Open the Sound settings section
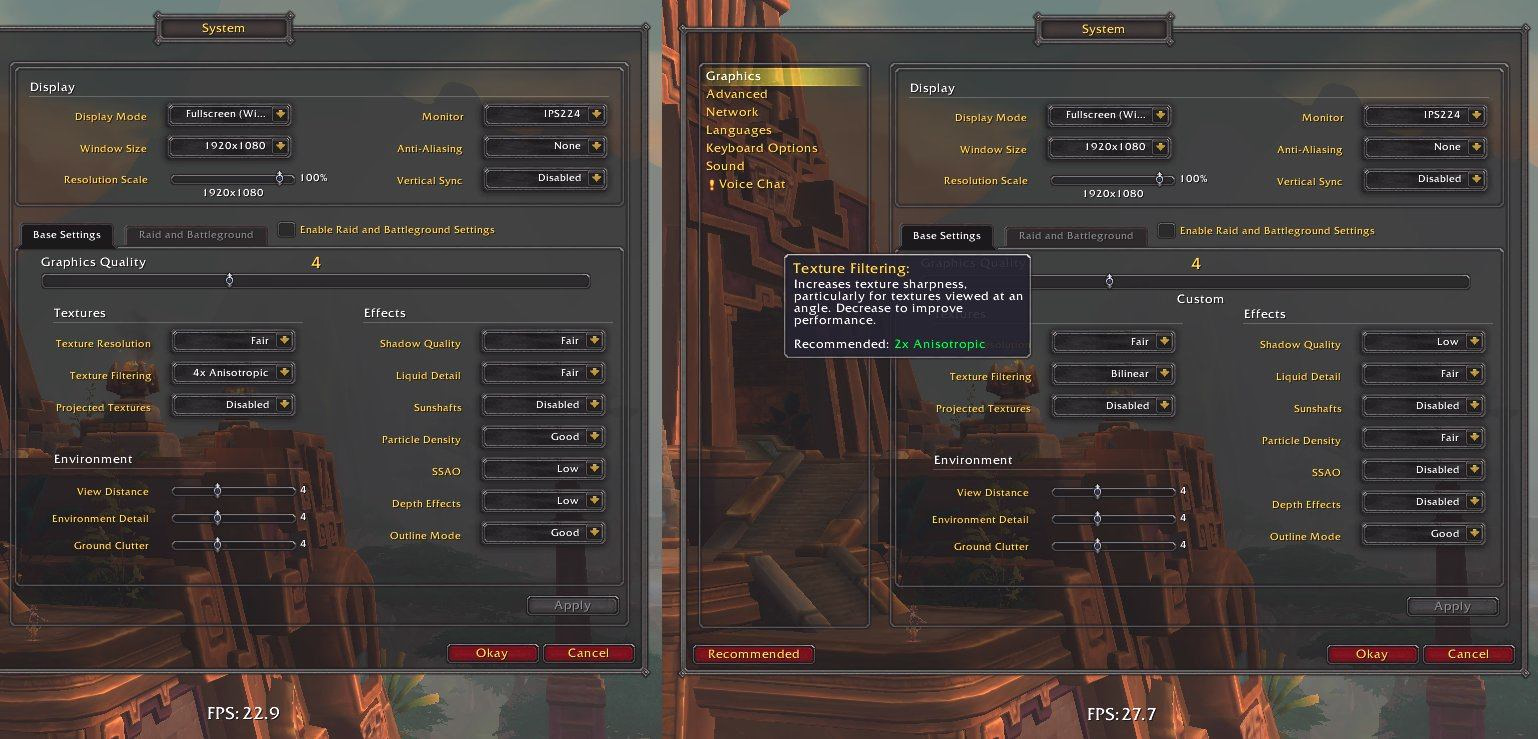 [725, 166]
